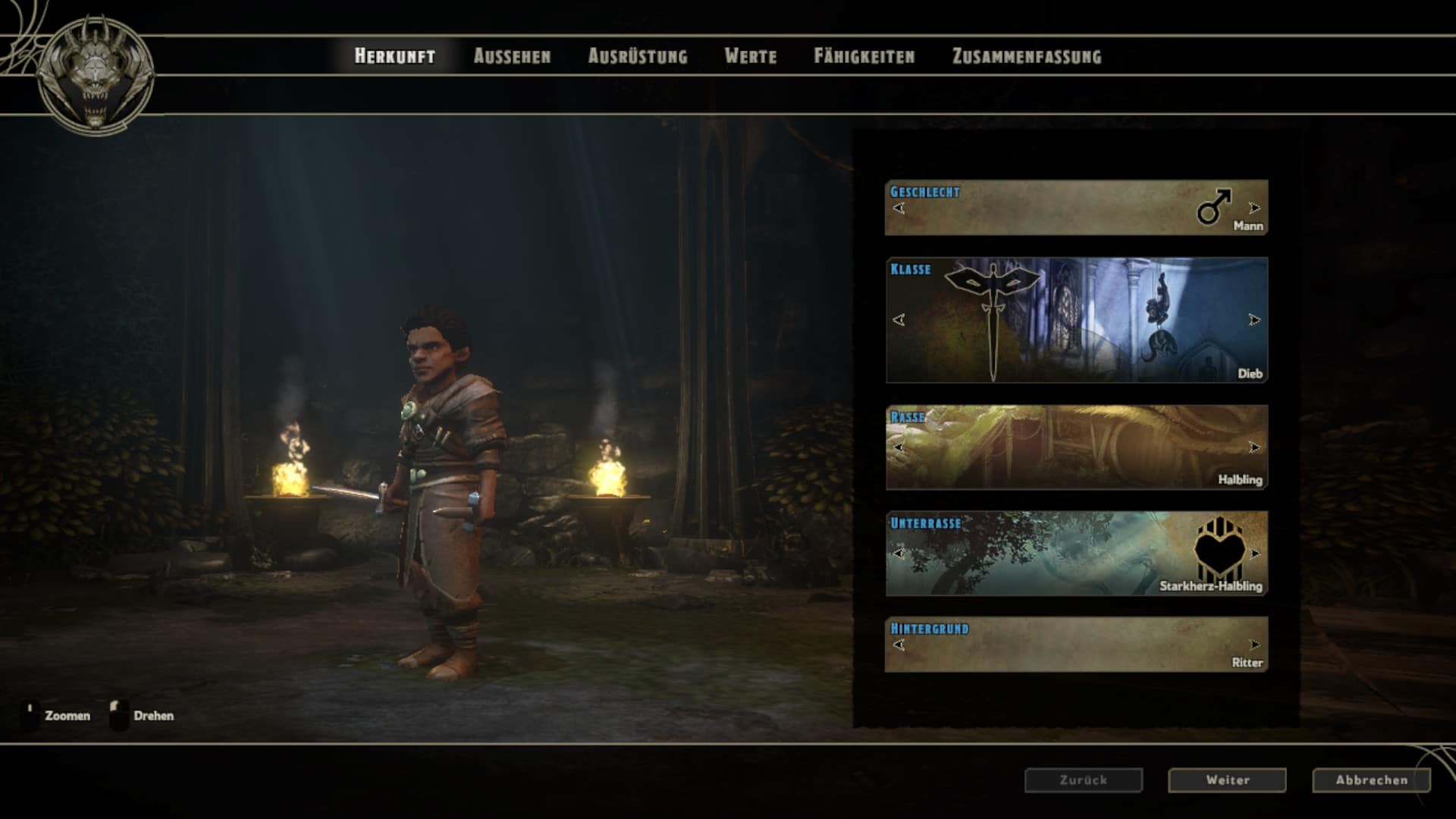Choose the next Klasse option
Viewport: 1456px width, 819px height.
click(x=1254, y=320)
